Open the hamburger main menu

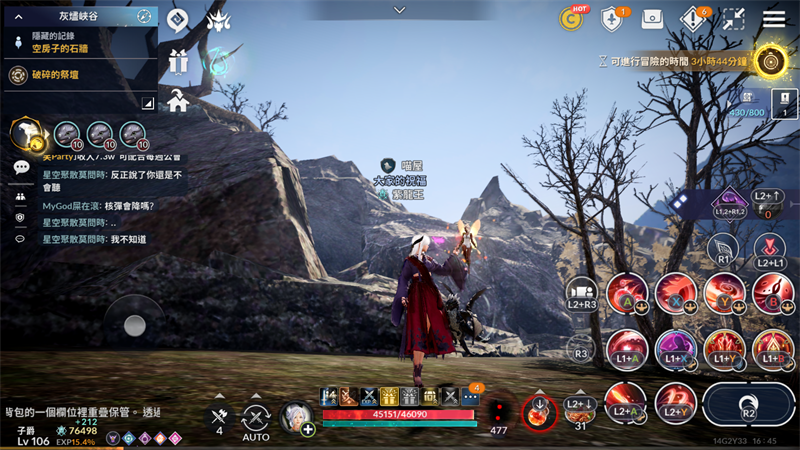774,19
